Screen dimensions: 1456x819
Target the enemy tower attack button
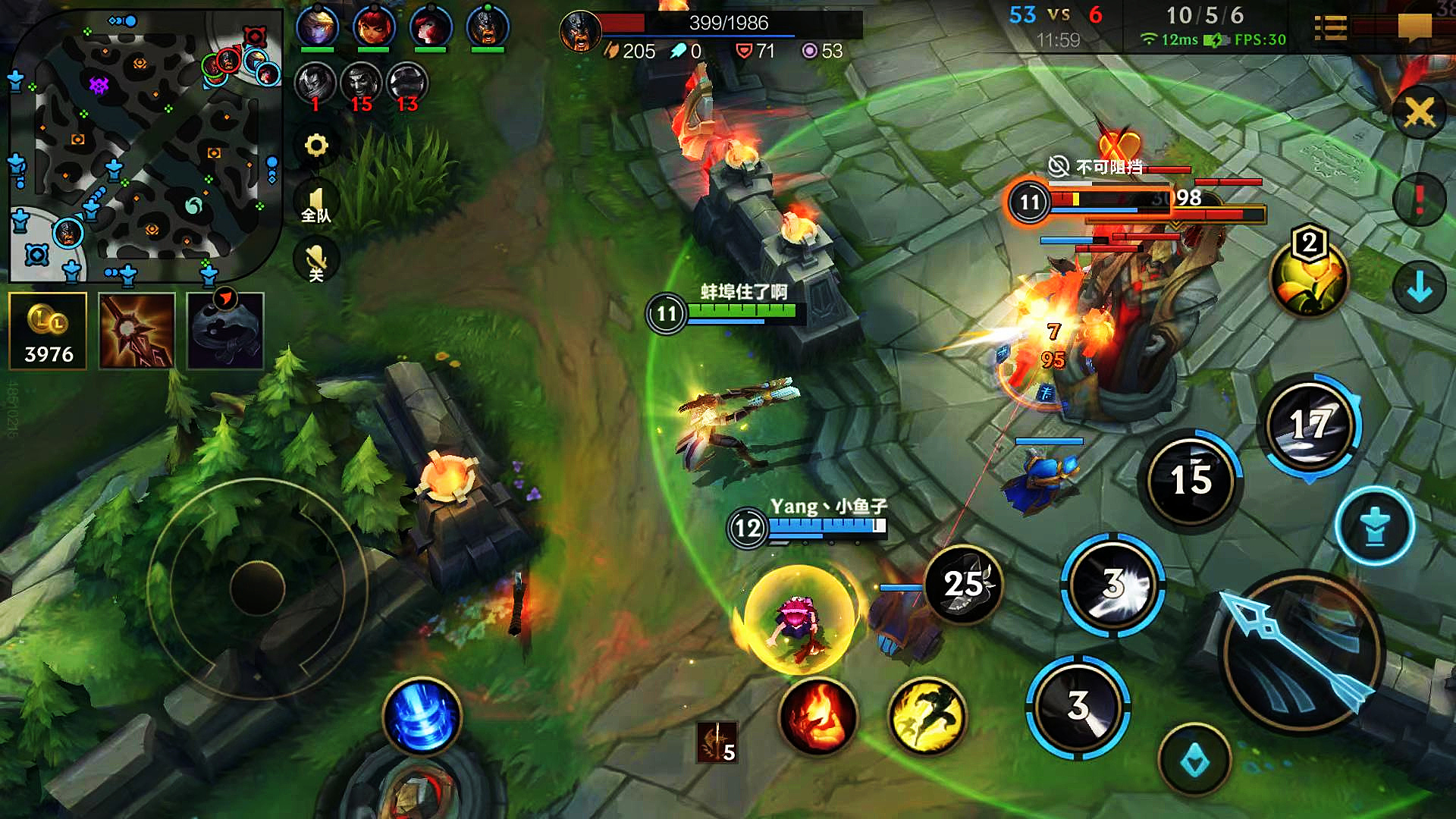click(x=1374, y=526)
